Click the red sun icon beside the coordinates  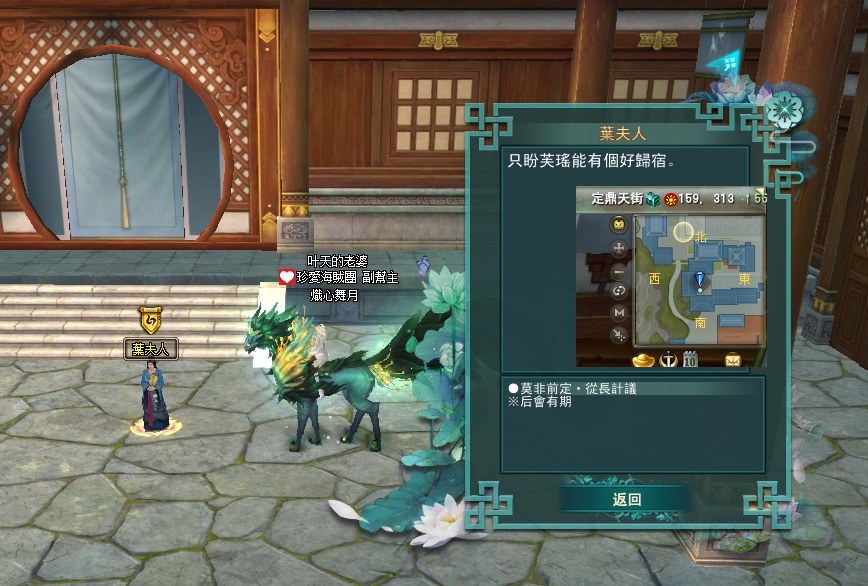click(x=671, y=198)
